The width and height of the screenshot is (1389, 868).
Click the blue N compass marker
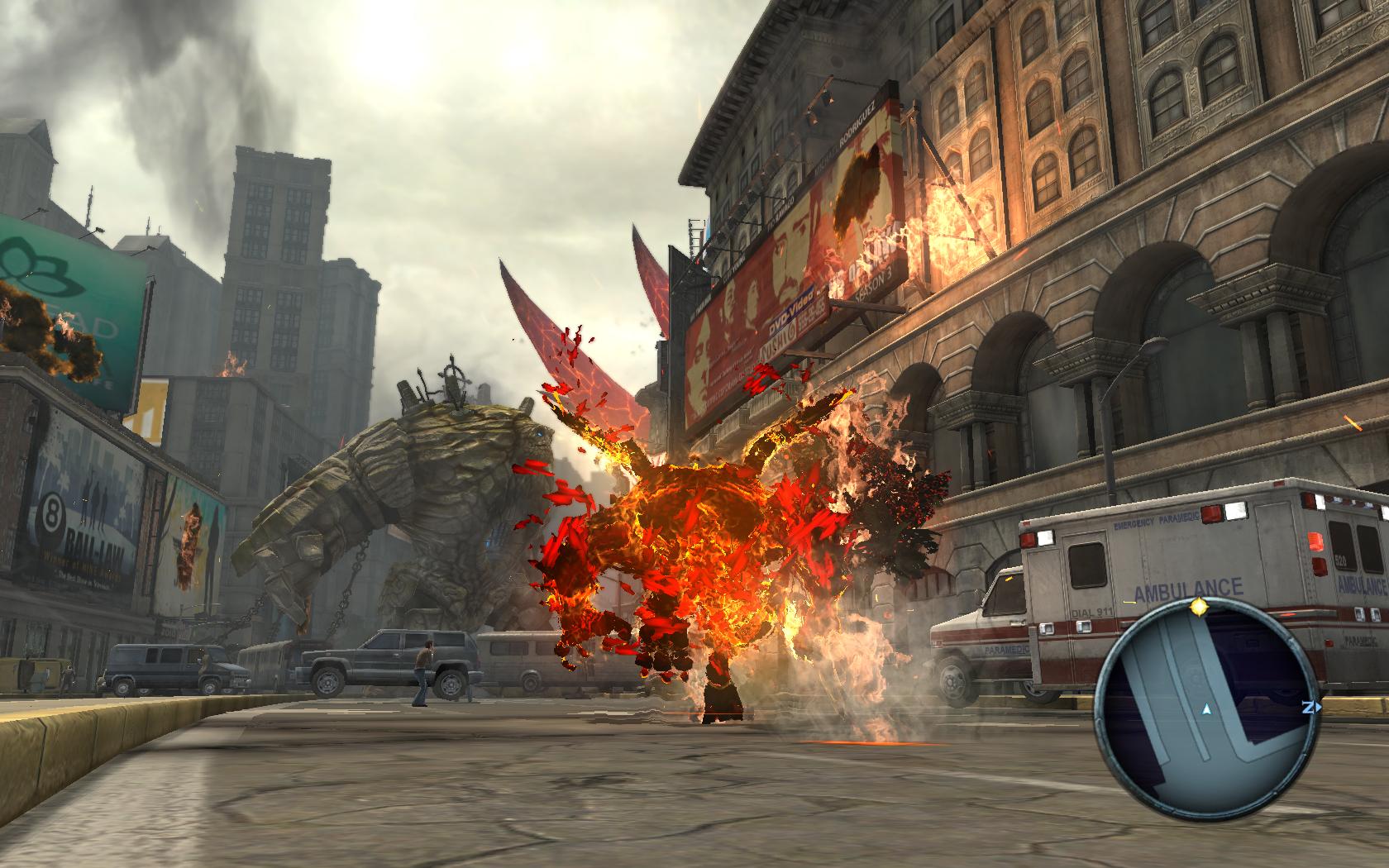1309,708
